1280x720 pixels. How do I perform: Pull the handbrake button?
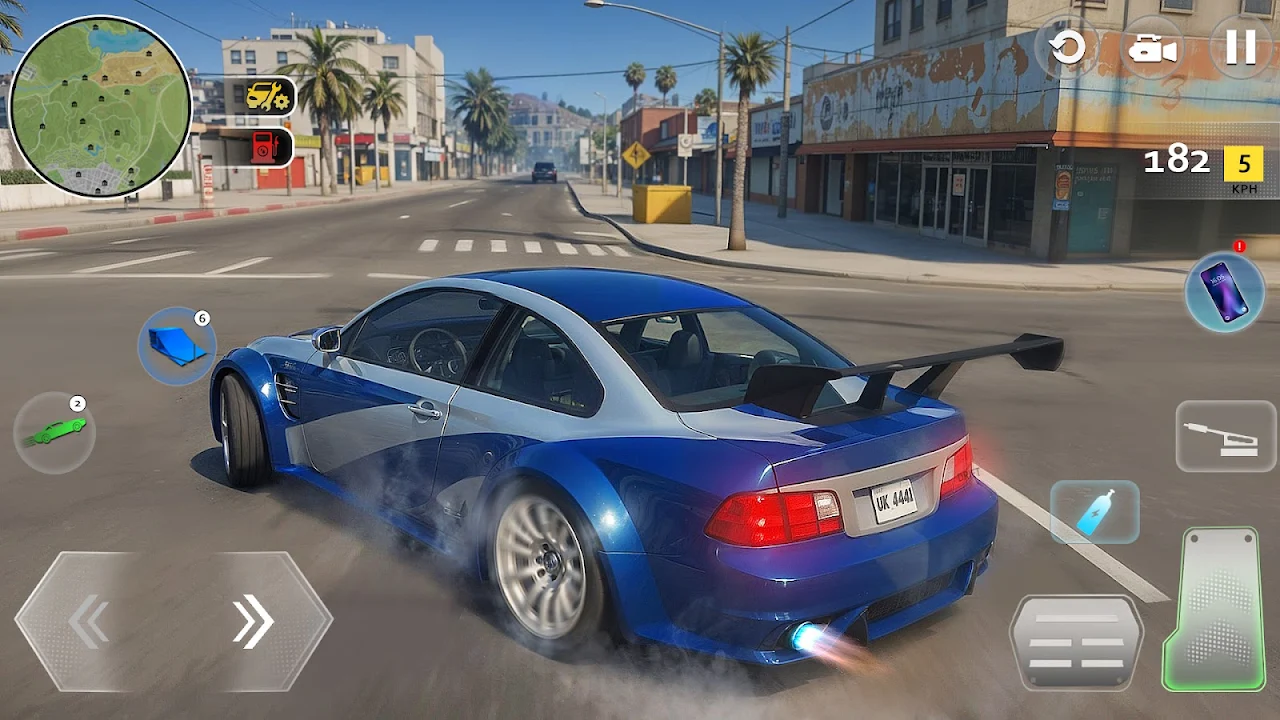[1225, 436]
